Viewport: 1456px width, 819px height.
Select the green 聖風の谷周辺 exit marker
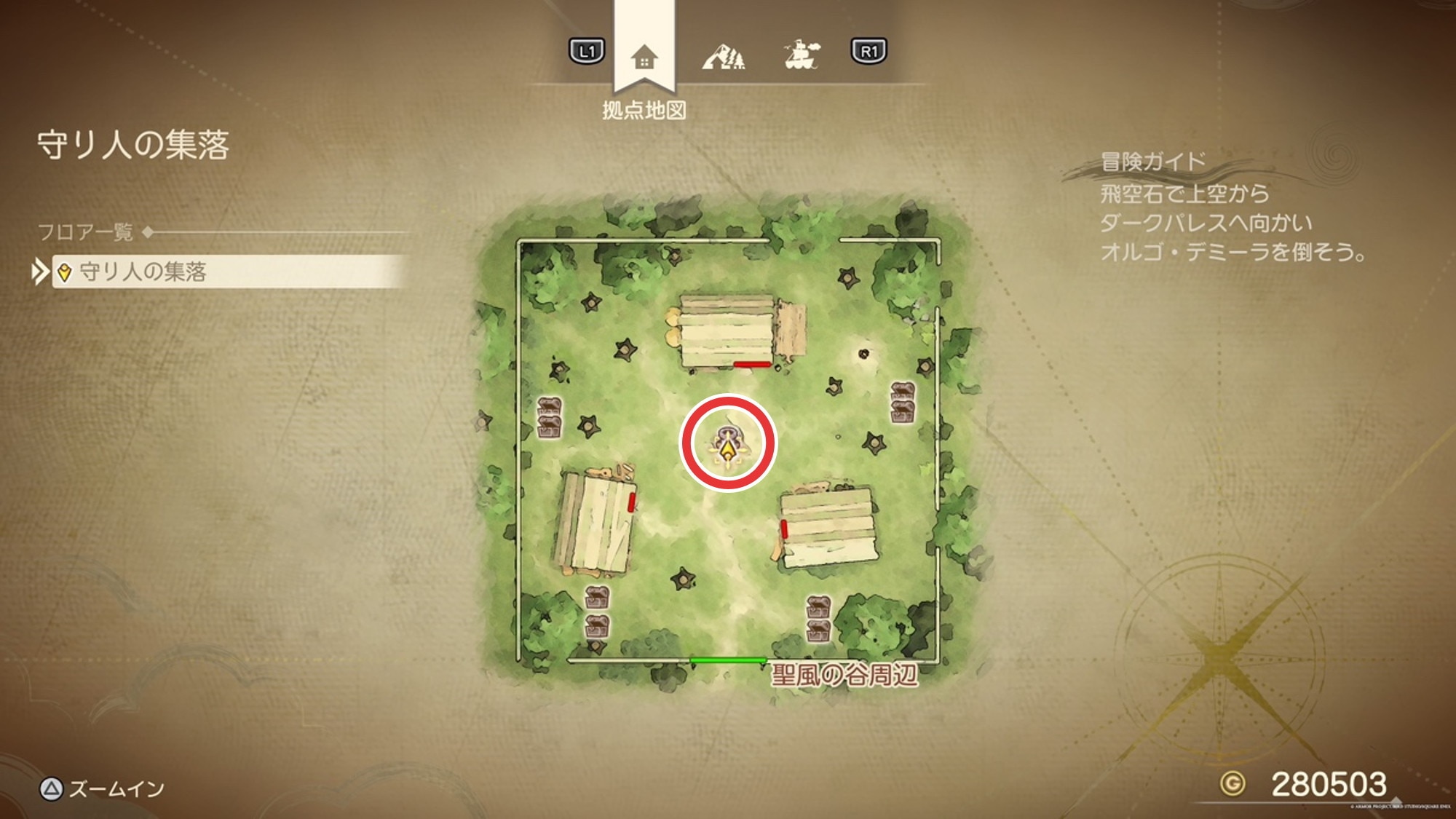[x=727, y=660]
